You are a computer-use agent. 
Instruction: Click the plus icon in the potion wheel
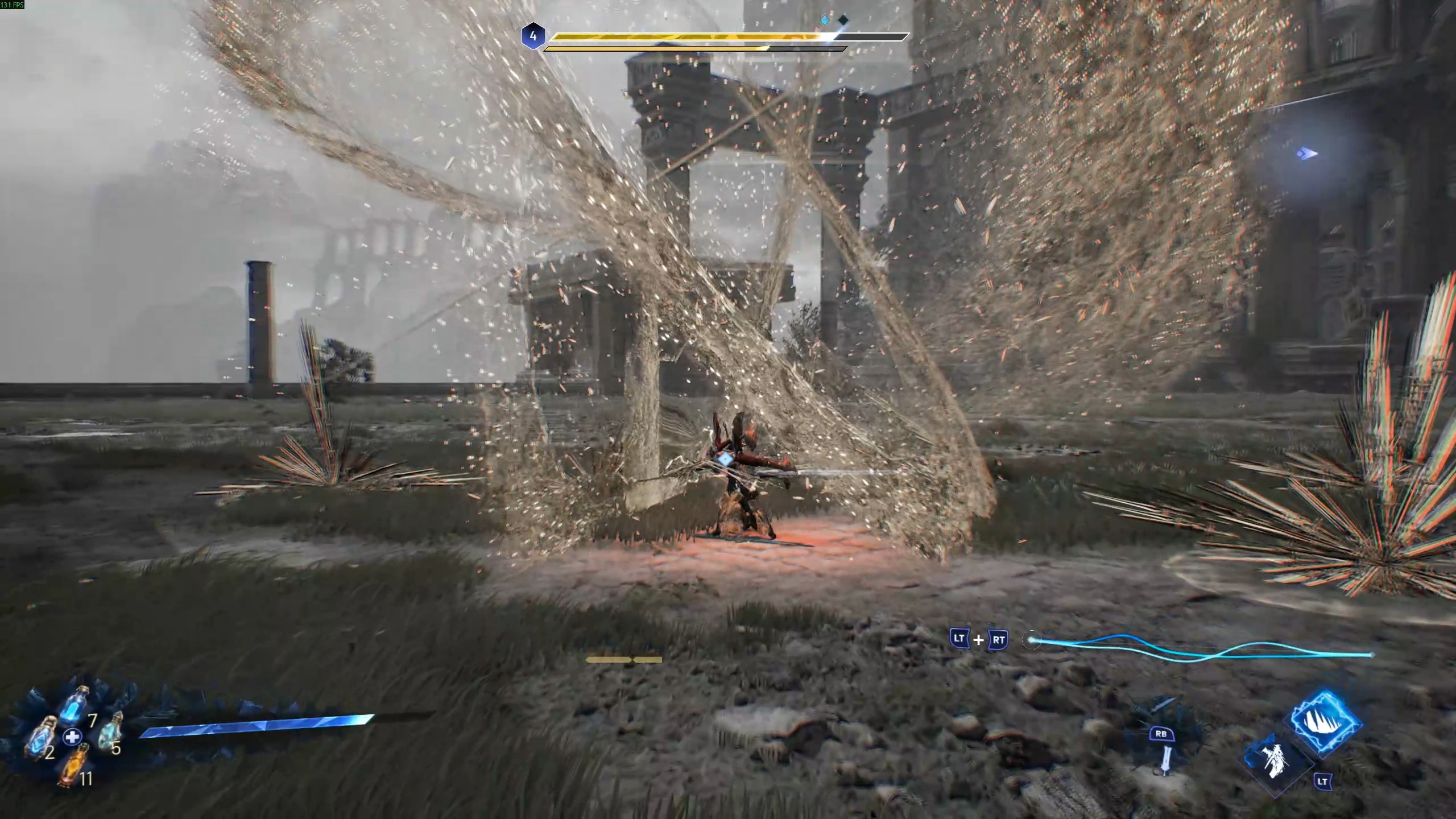point(72,737)
